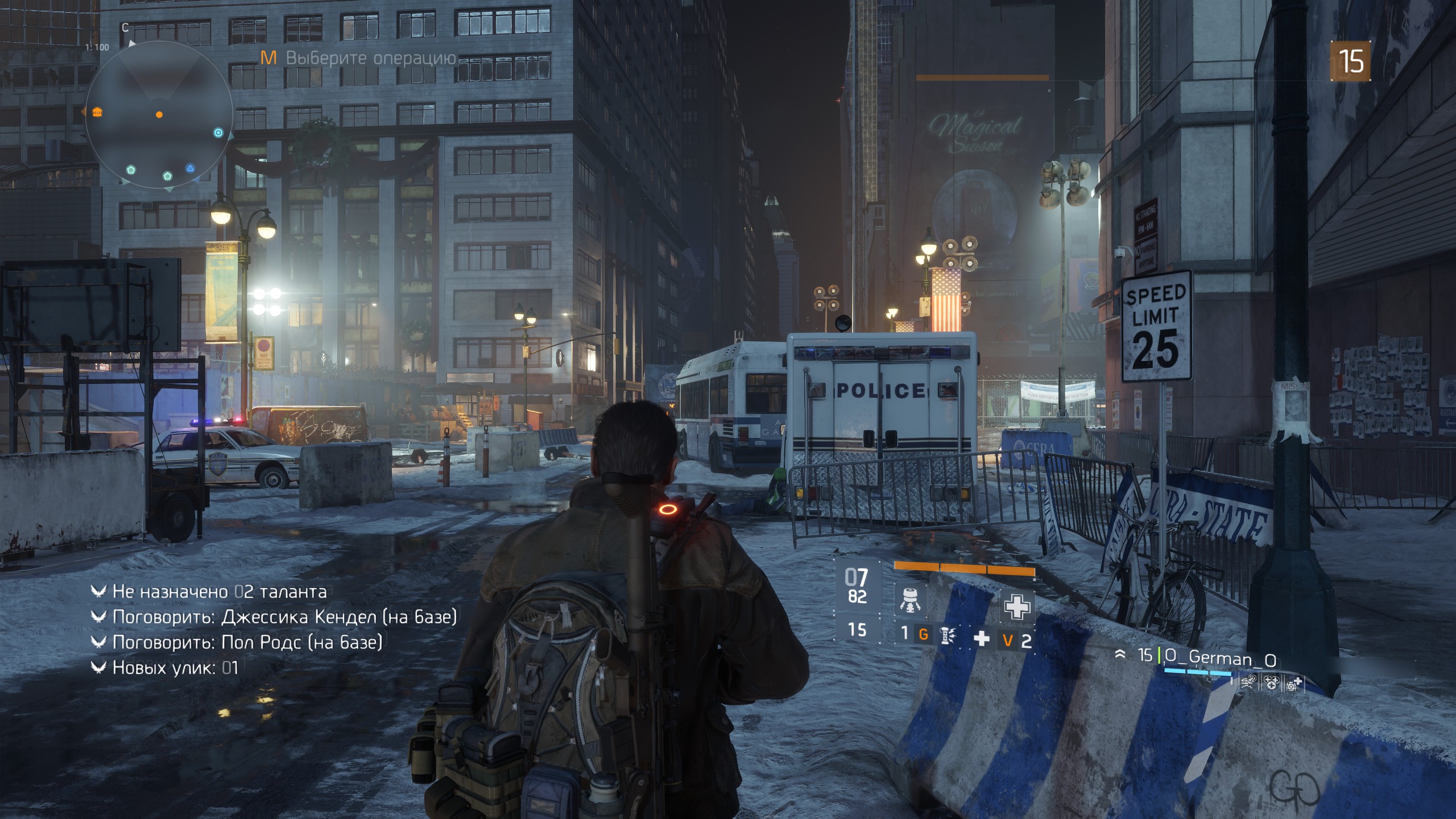
Task: Click the orange level 15 badge
Action: coord(1350,61)
